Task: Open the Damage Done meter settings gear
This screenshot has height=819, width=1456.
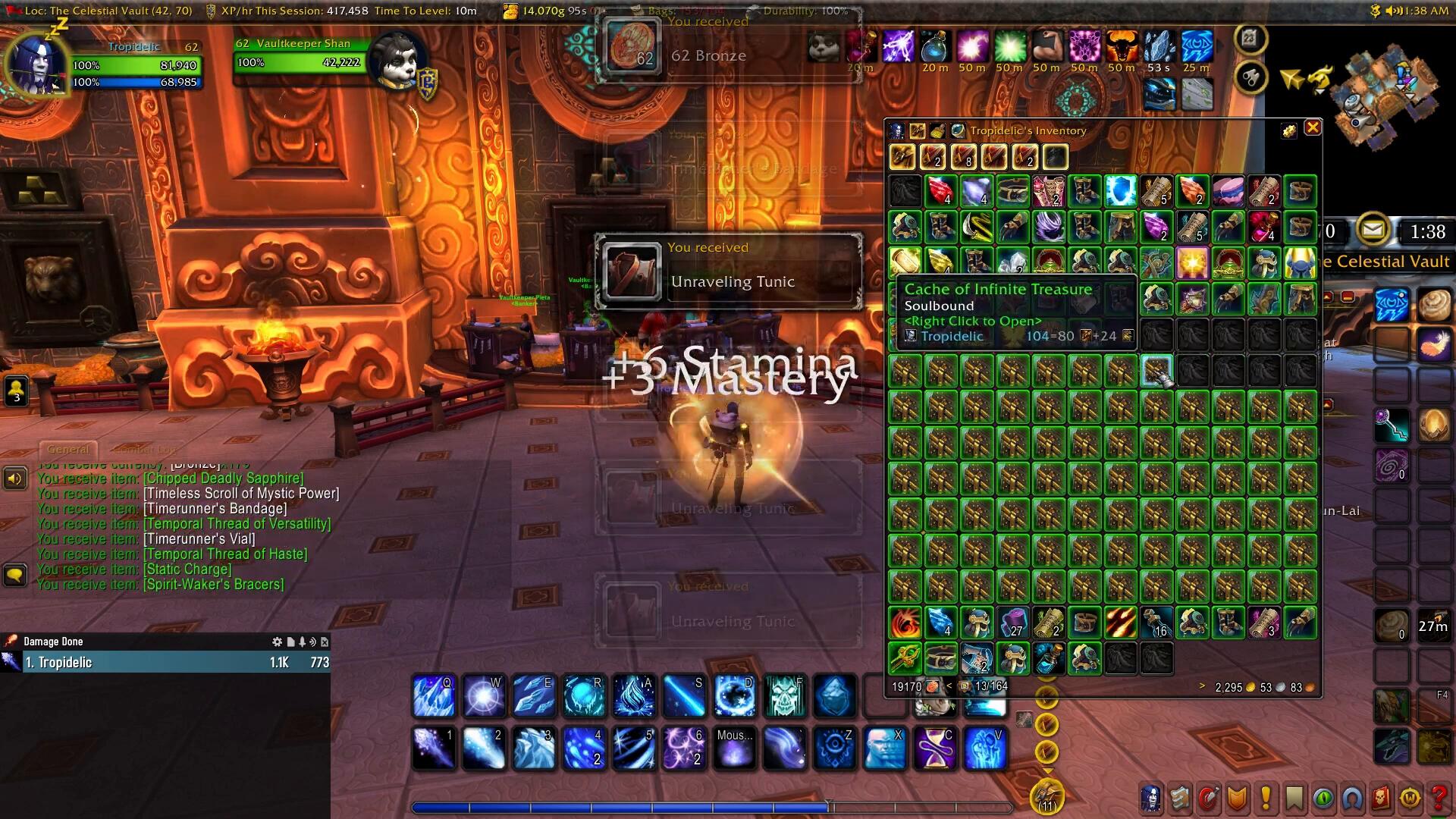Action: coord(277,642)
